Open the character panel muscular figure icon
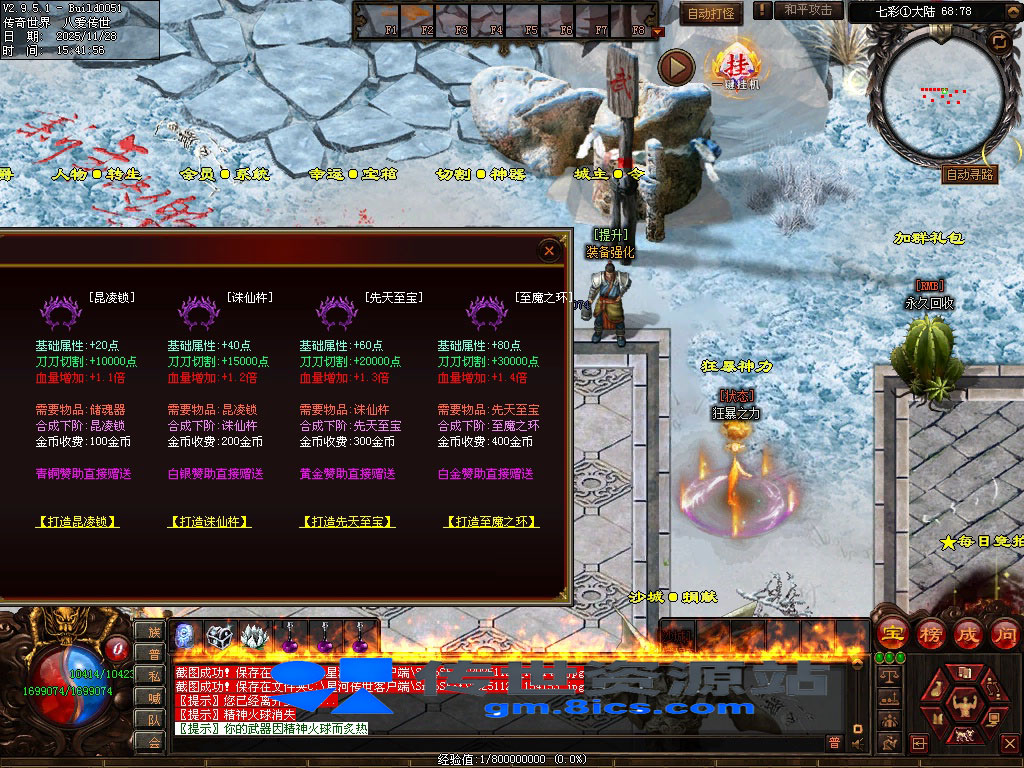 pyautogui.click(x=966, y=707)
